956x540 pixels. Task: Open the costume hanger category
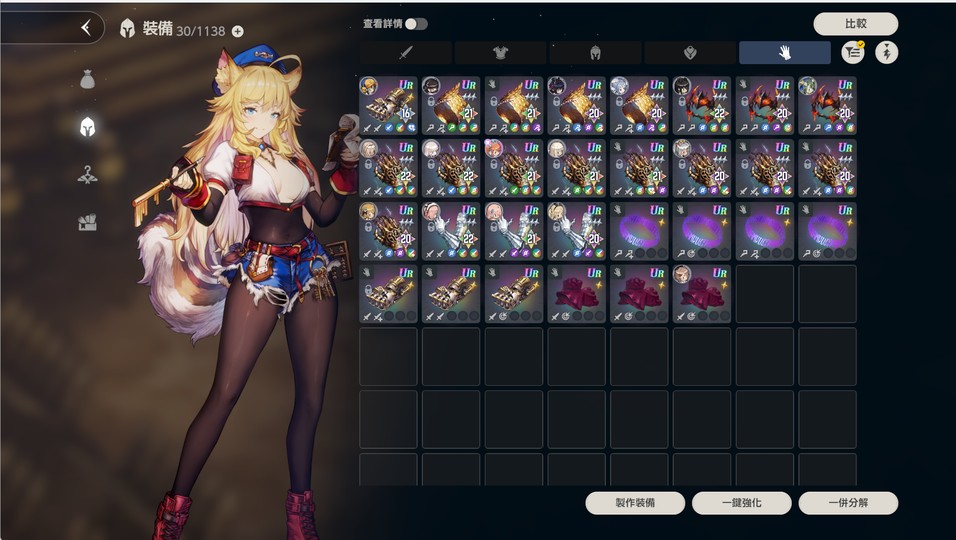[x=88, y=175]
